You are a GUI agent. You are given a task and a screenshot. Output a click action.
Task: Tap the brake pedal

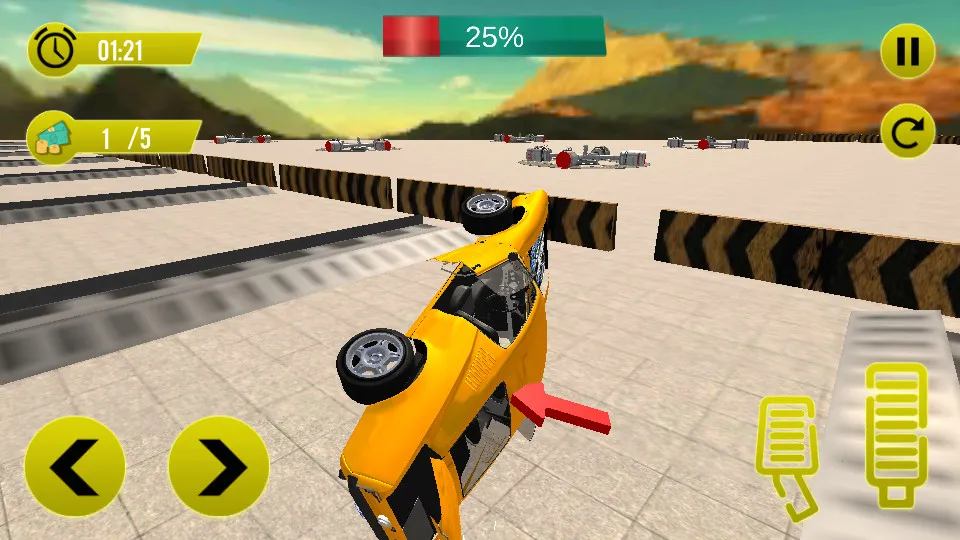[x=789, y=451]
